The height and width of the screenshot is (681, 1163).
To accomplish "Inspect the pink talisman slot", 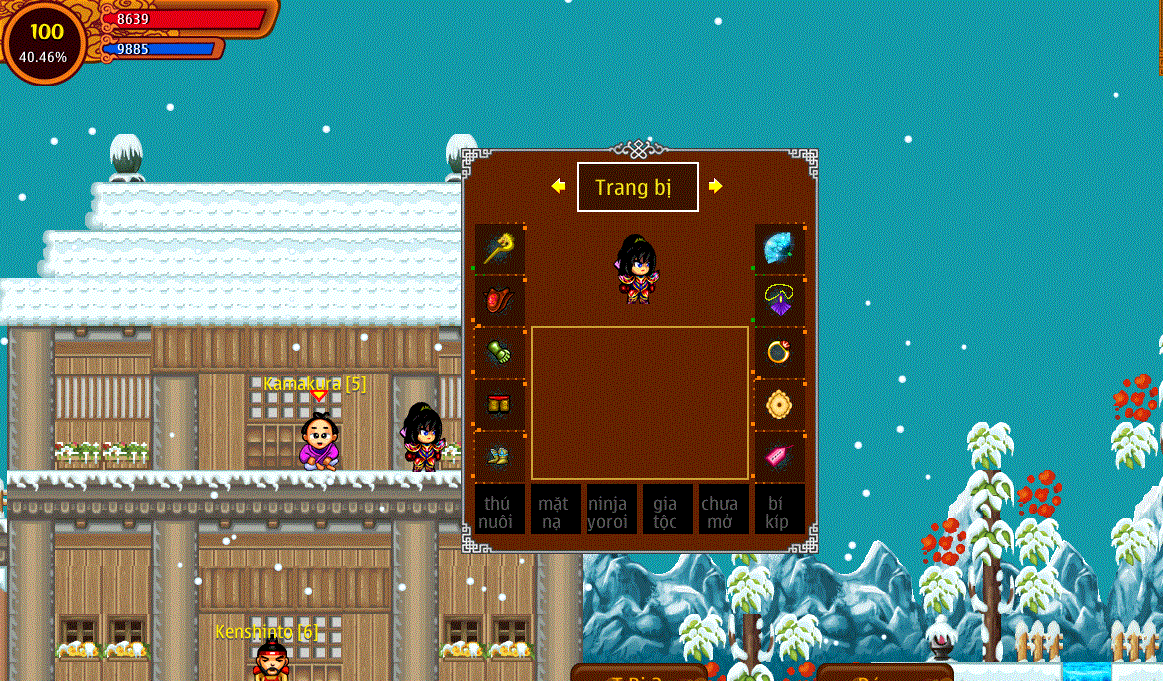I will 779,456.
